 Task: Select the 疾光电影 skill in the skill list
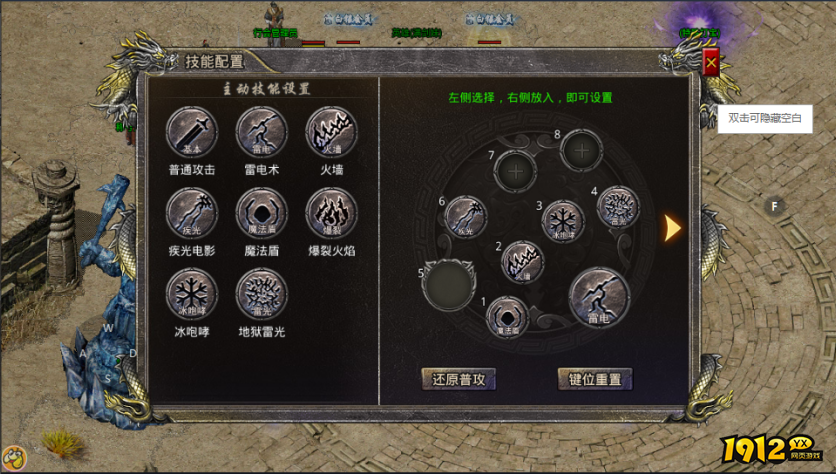(x=191, y=213)
